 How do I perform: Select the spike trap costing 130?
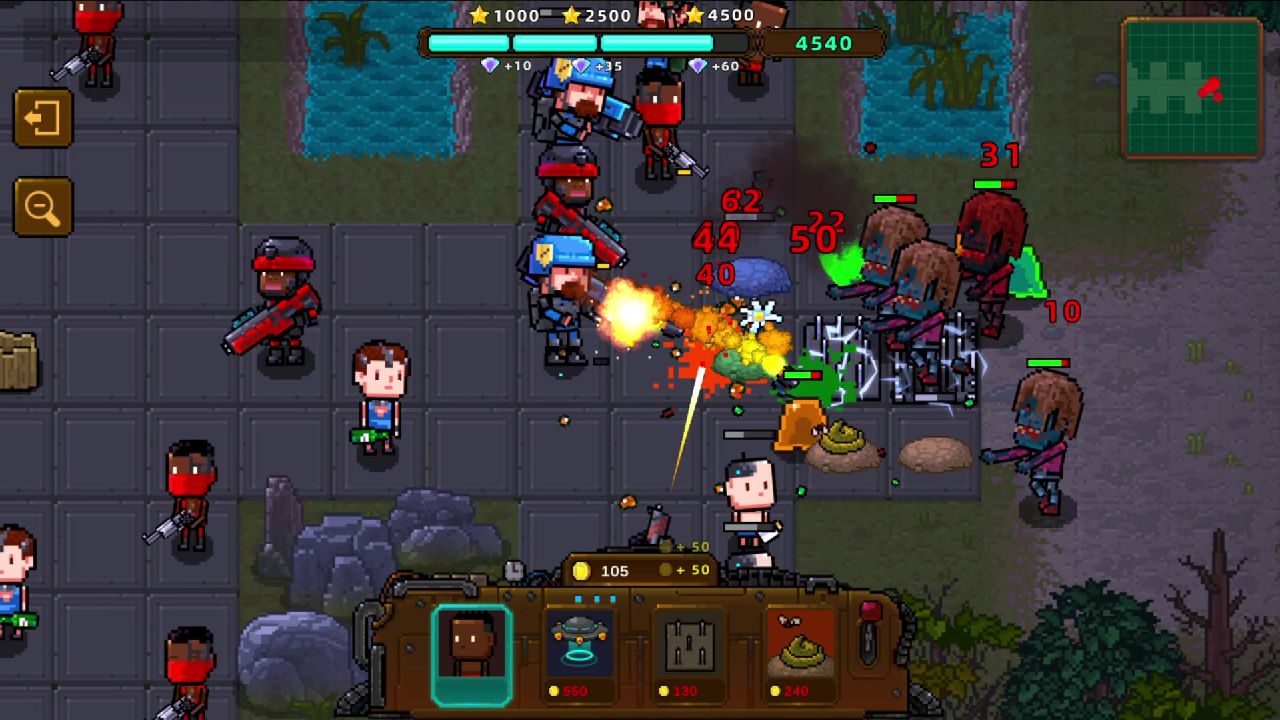coord(690,654)
